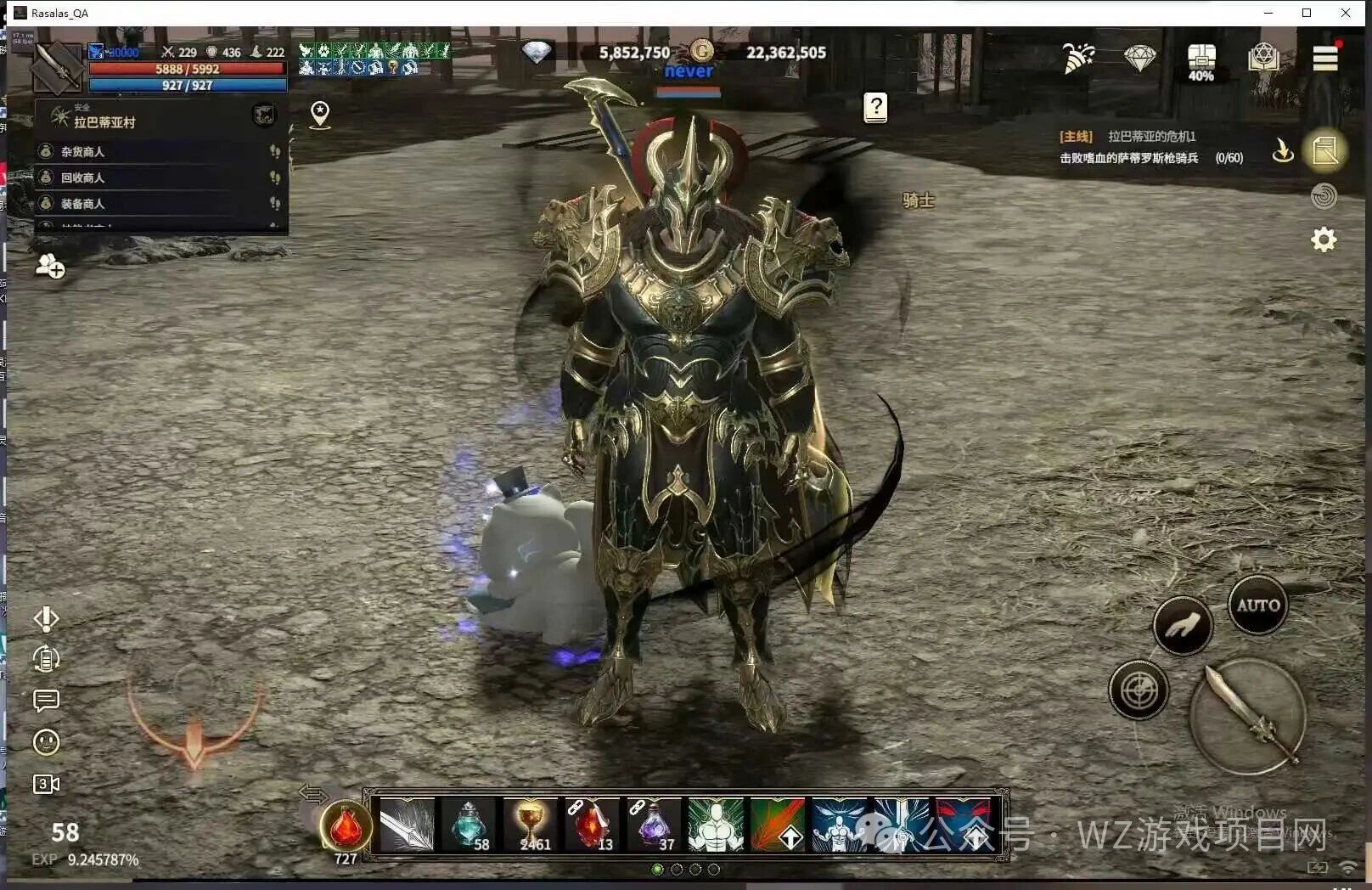
Task: Open the smiley emote icon
Action: tap(46, 742)
